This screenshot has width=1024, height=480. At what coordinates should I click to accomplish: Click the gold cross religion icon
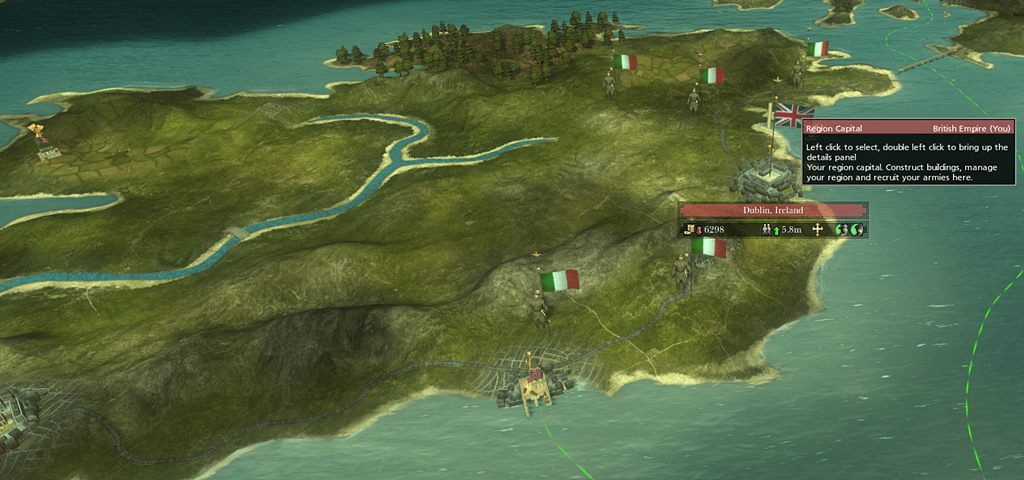click(x=818, y=230)
